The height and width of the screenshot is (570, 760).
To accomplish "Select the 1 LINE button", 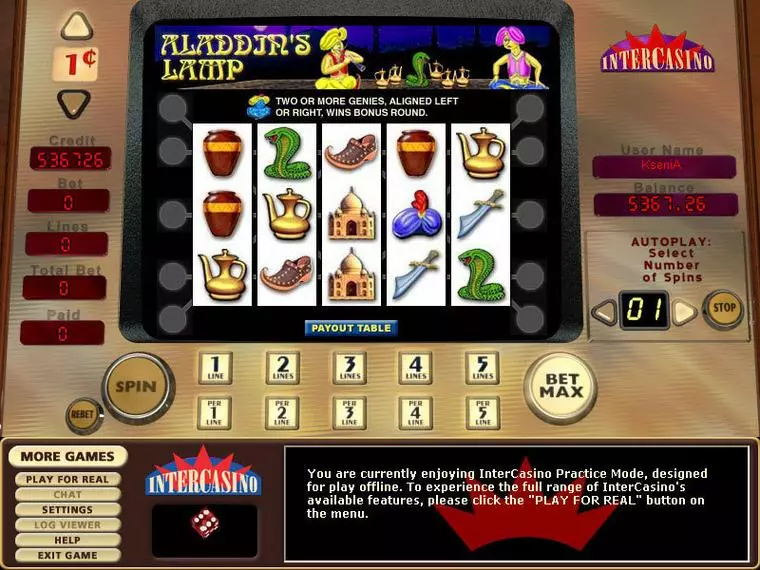I will tap(214, 368).
